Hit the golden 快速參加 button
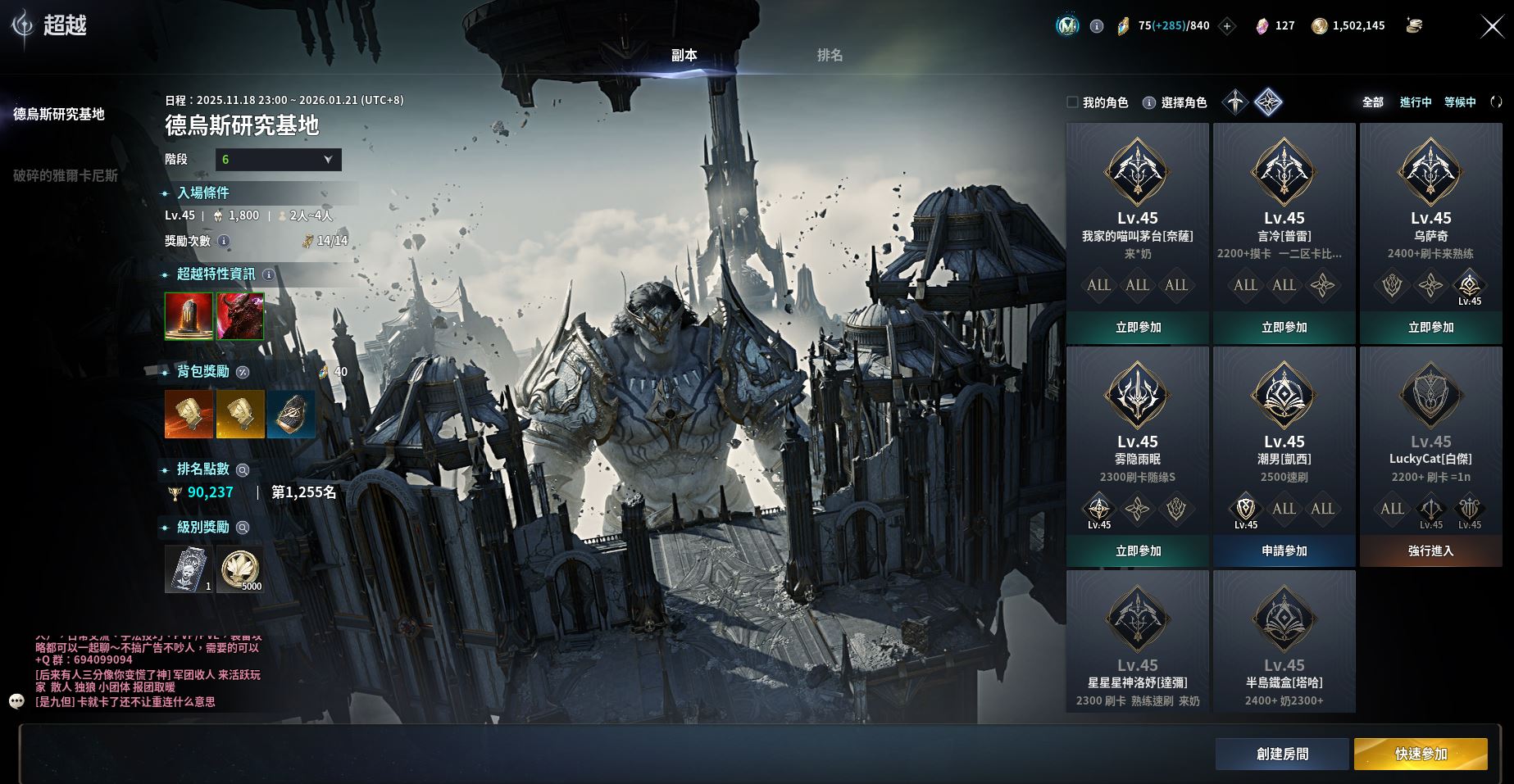The image size is (1514, 784). point(1421,754)
